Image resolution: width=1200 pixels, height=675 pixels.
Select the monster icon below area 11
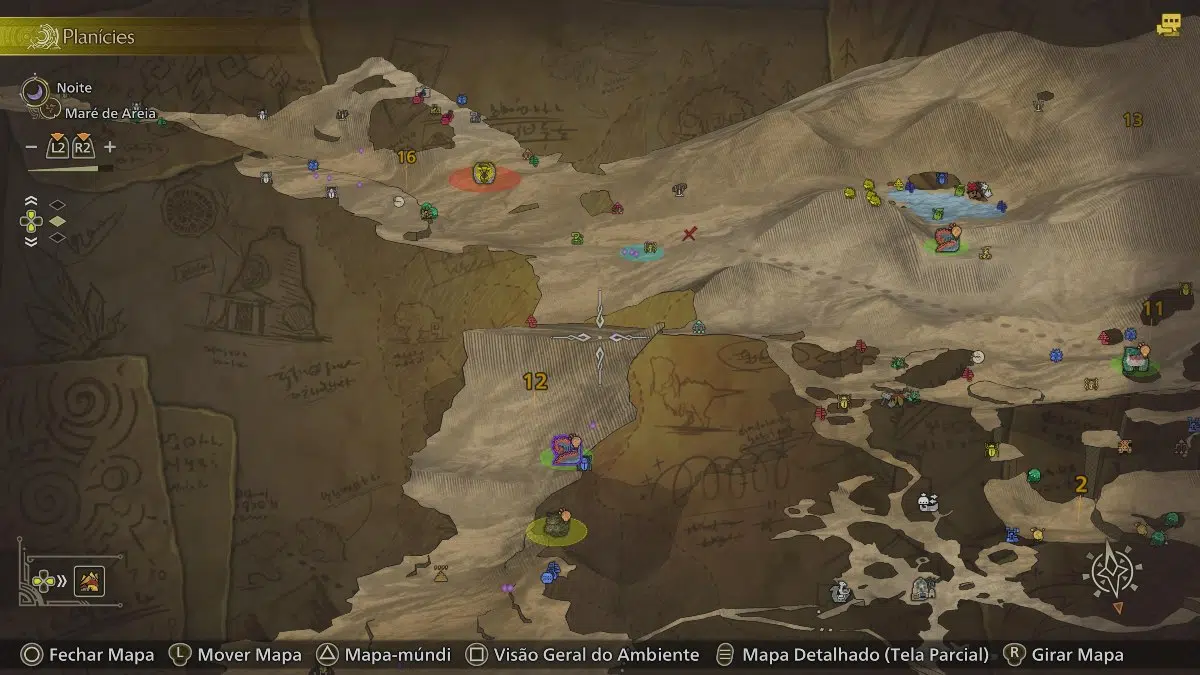tap(1136, 359)
